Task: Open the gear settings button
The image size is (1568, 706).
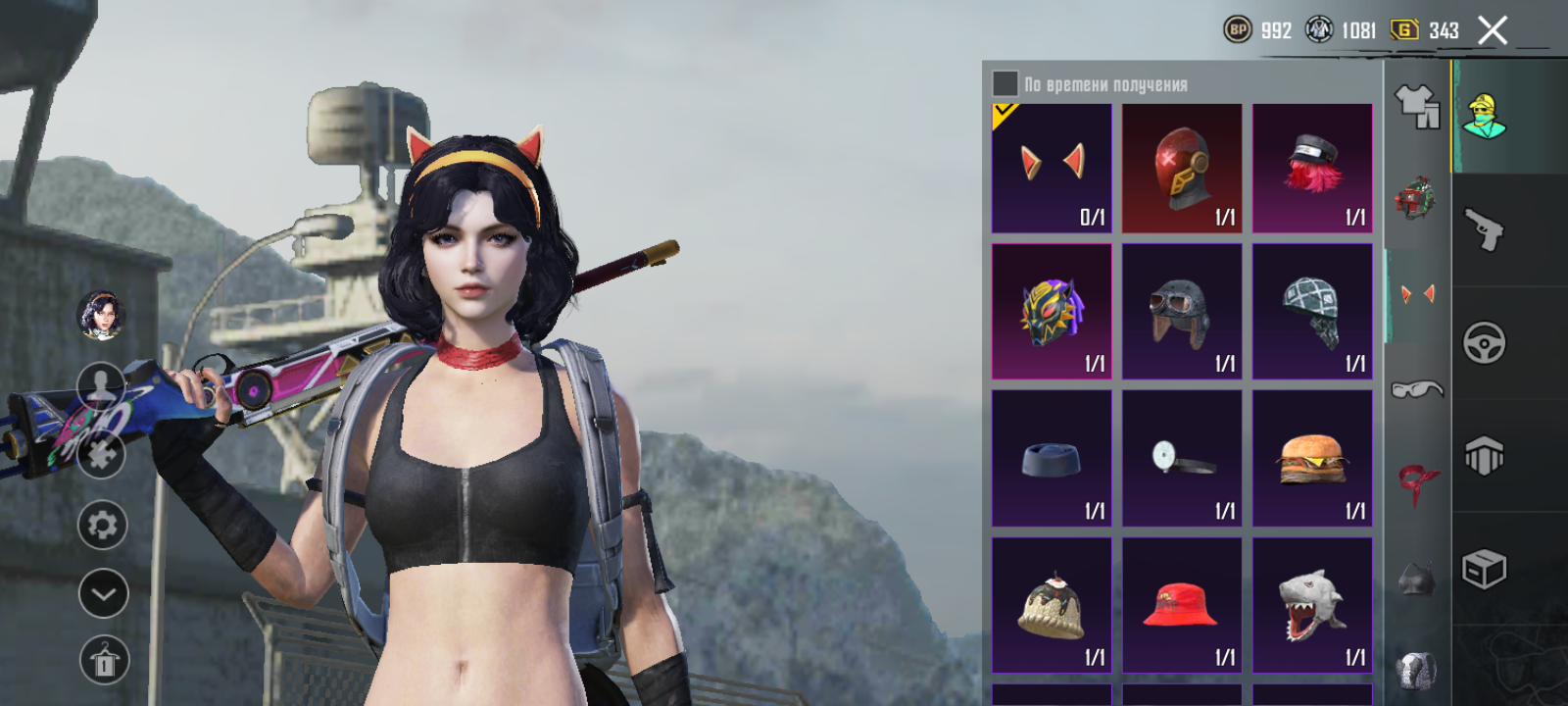Action: pyautogui.click(x=103, y=525)
